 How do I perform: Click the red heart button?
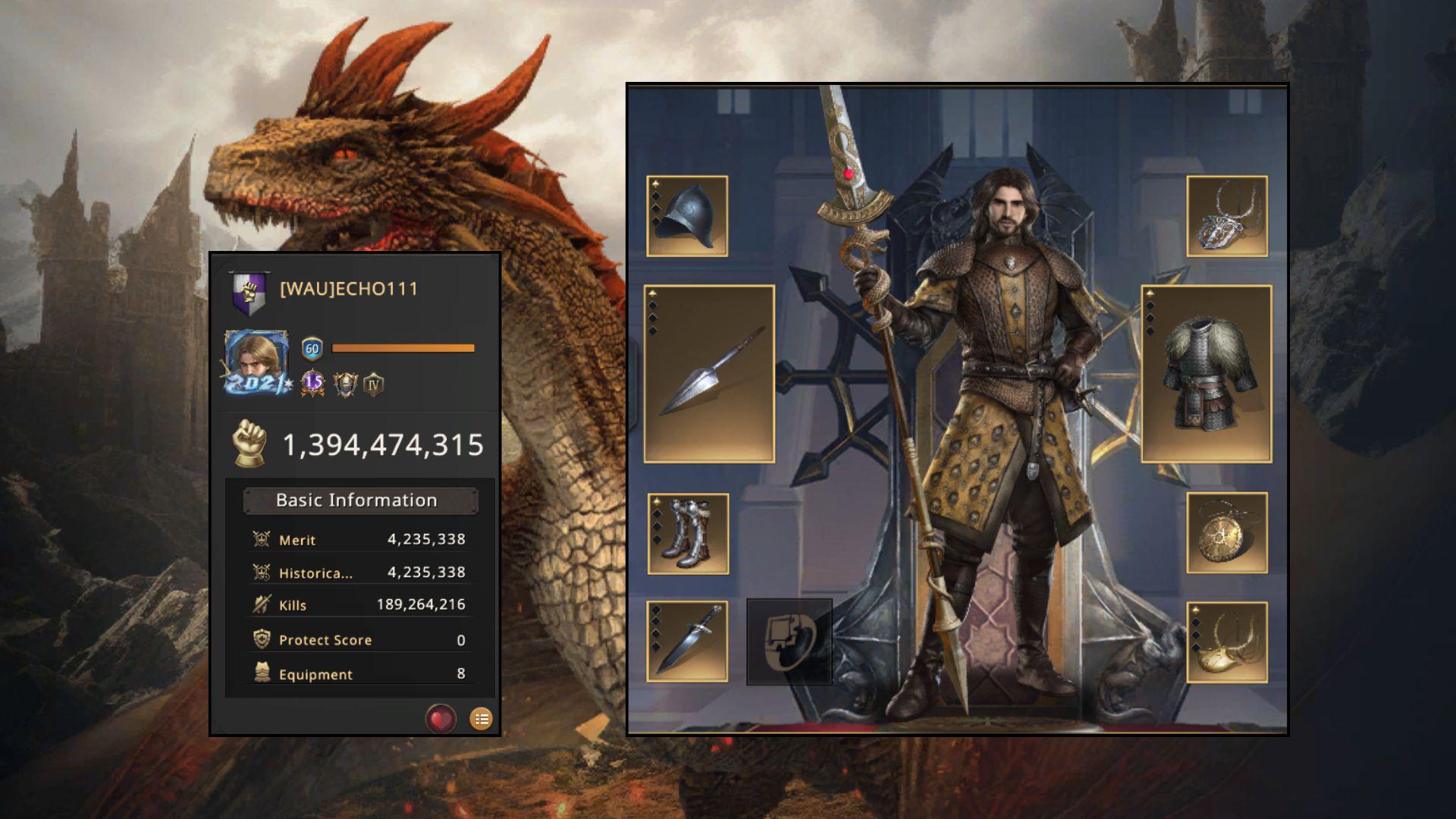pos(441,718)
